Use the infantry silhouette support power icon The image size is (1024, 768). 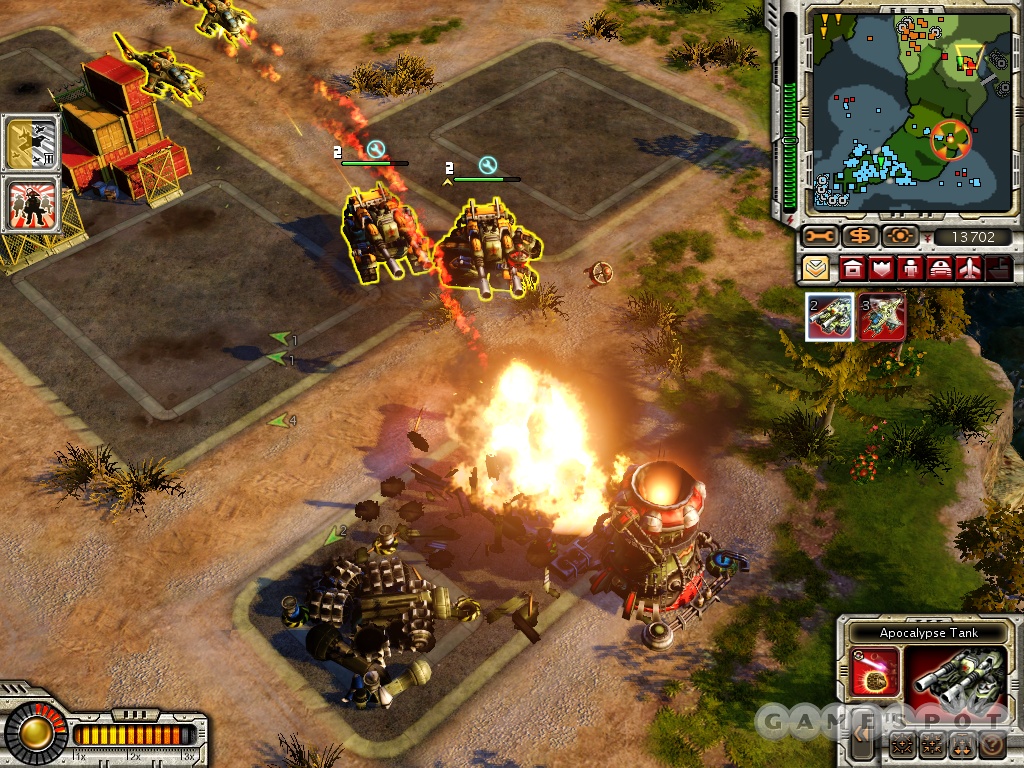pyautogui.click(x=32, y=205)
